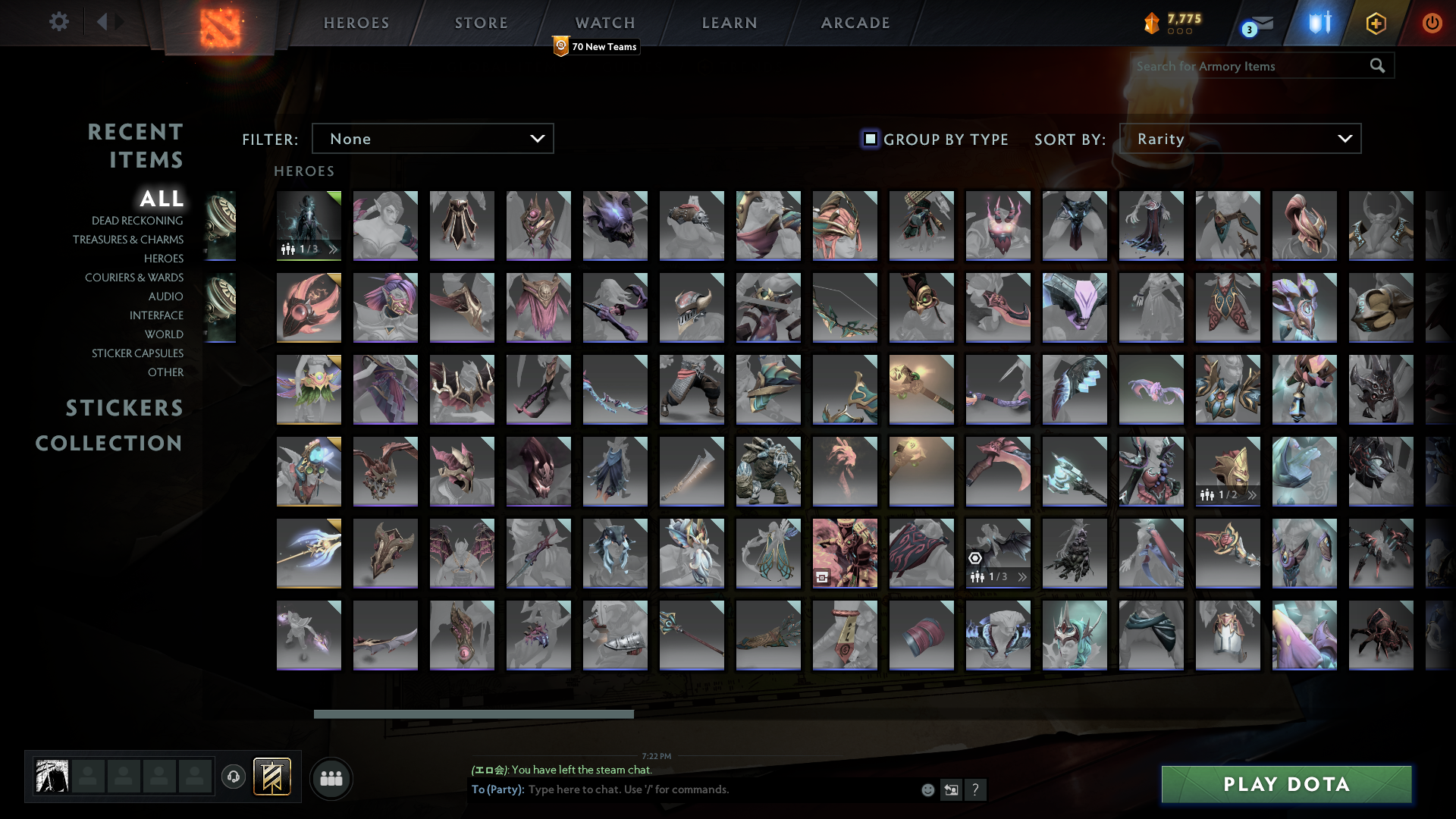Viewport: 1456px width, 819px height.
Task: Click the red power logout icon
Action: coord(1432,23)
